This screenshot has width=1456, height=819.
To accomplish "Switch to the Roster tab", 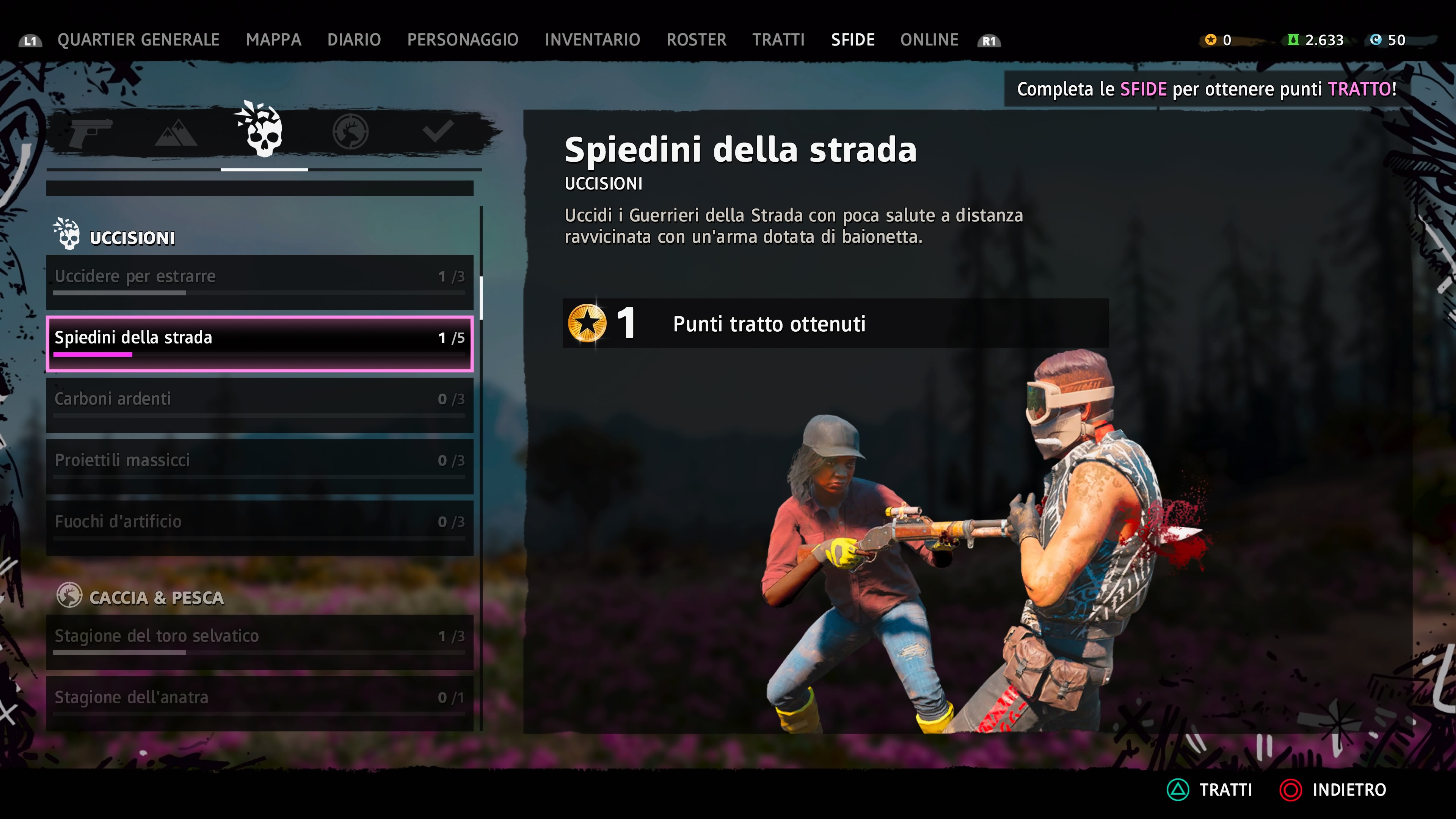I will [x=696, y=40].
